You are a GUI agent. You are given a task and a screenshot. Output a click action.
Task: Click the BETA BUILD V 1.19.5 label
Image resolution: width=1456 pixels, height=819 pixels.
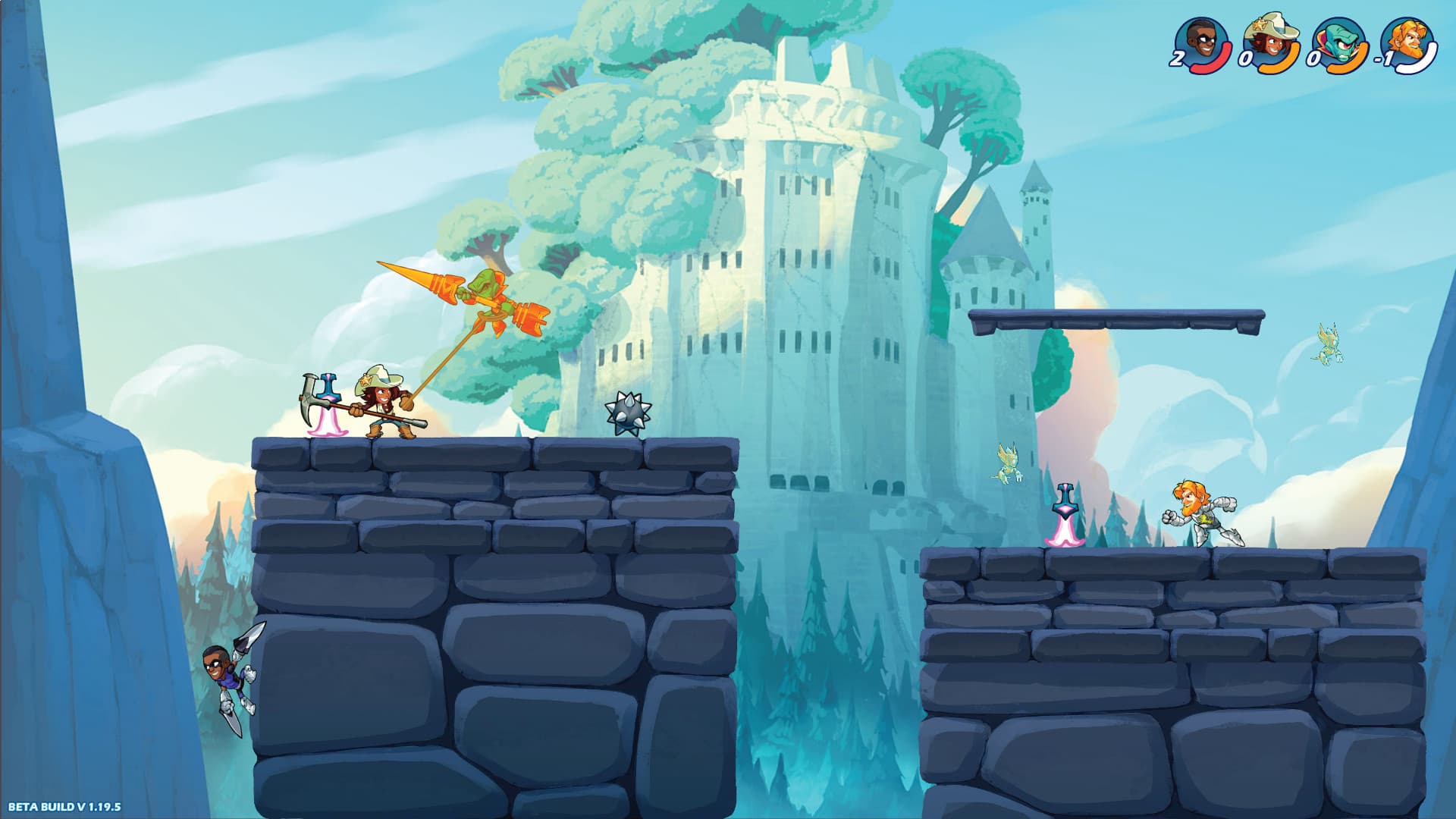tap(63, 808)
